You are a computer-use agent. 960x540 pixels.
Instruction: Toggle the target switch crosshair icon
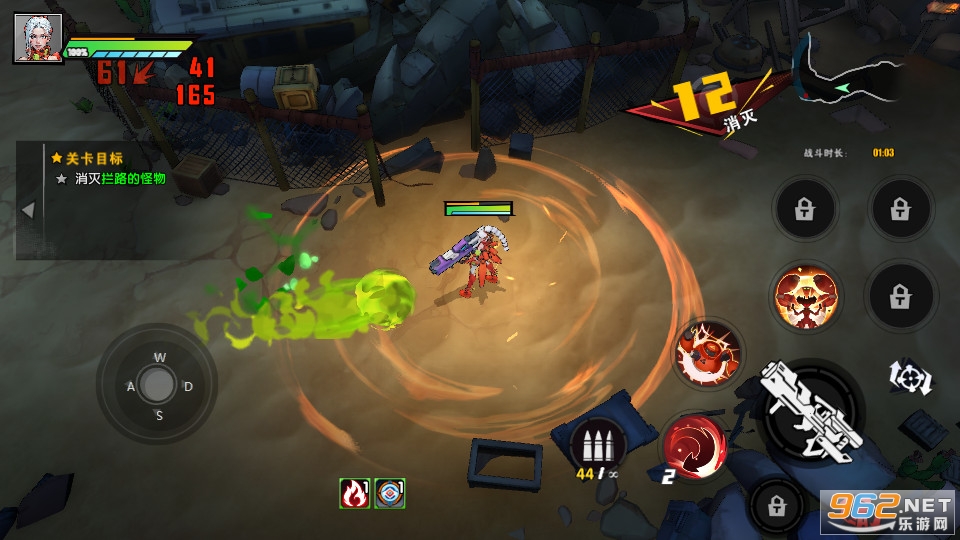[911, 377]
